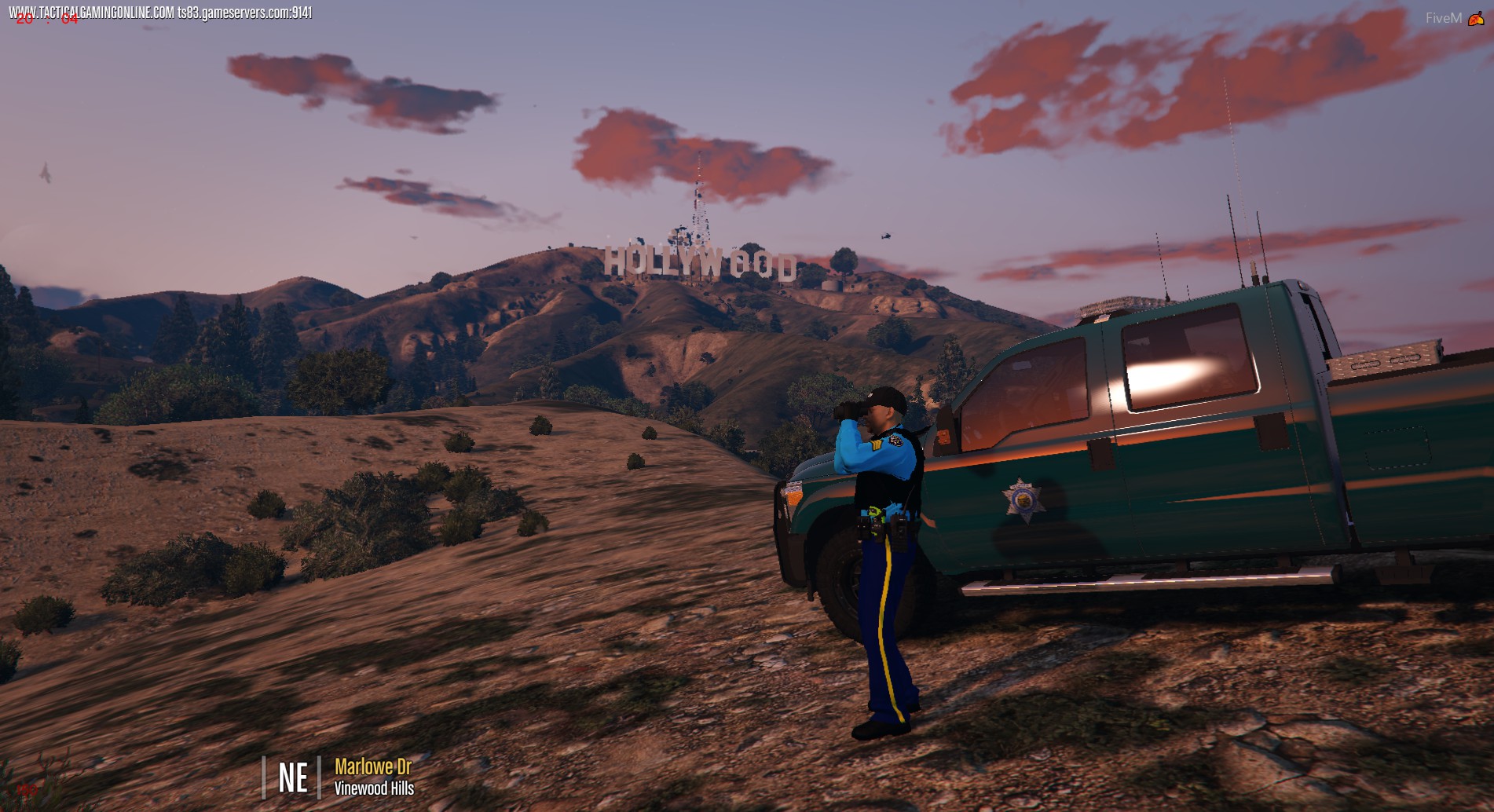Click the Marlowe Dr street name label
The width and height of the screenshot is (1494, 812).
tap(373, 766)
